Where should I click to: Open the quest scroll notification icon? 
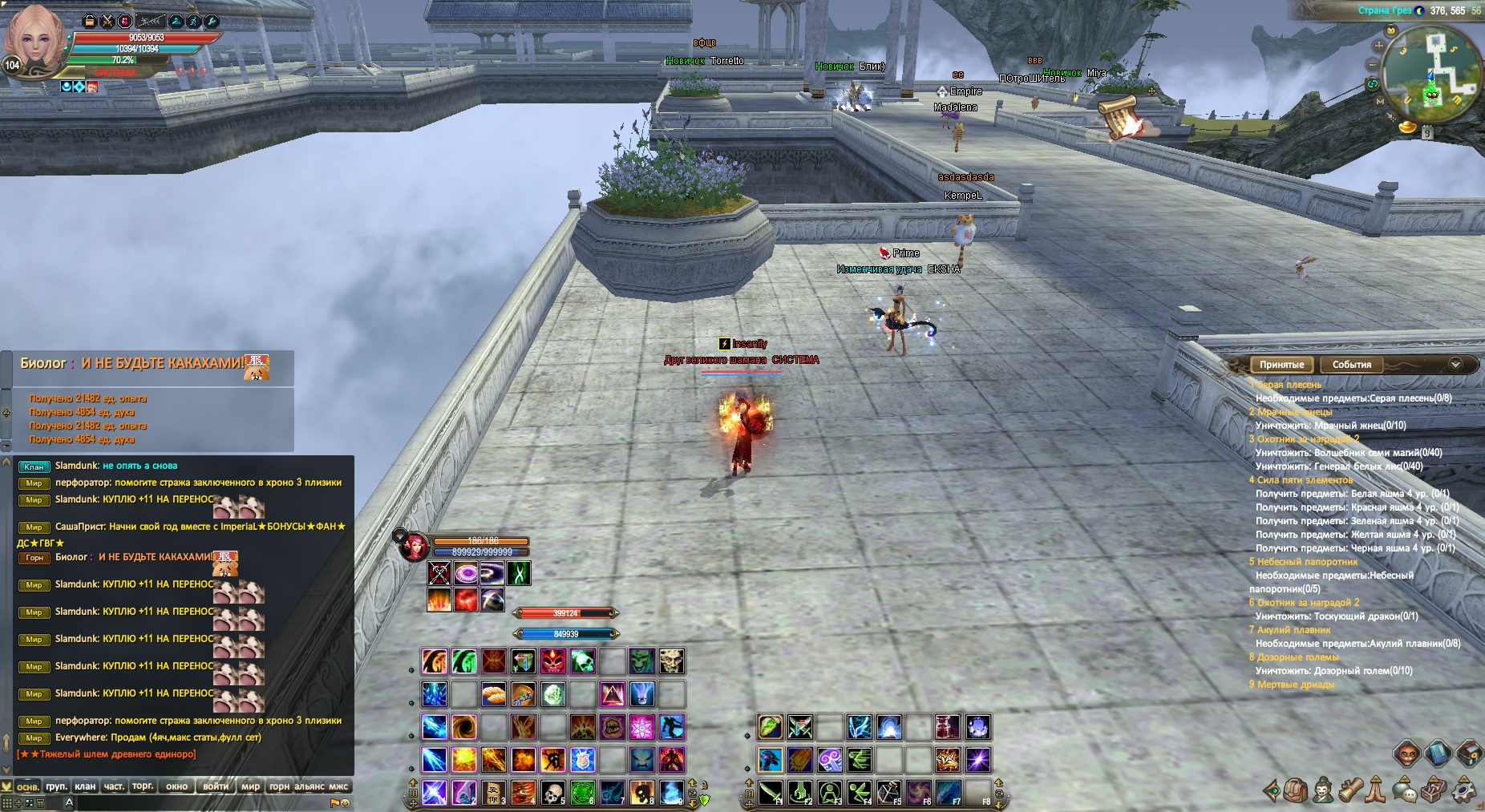(x=1122, y=118)
